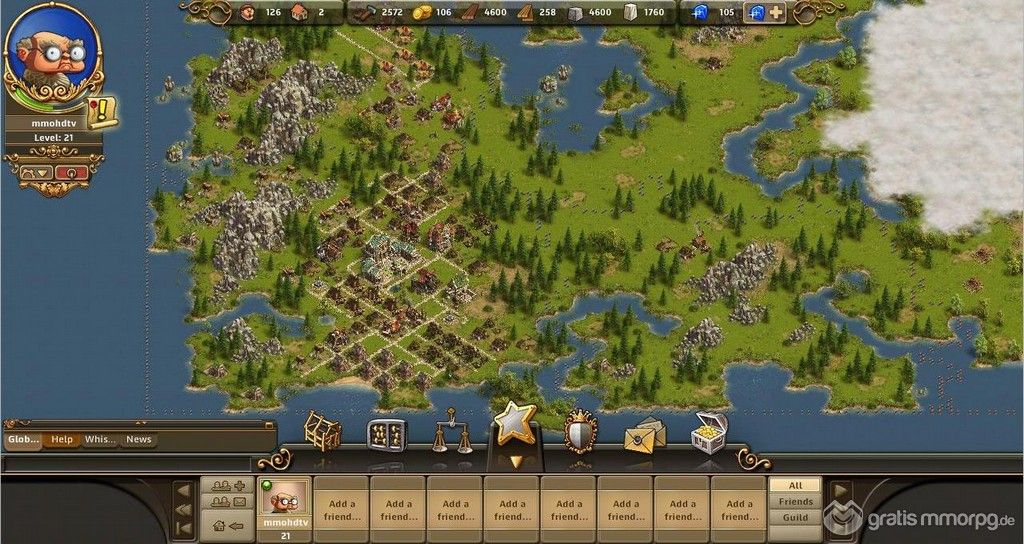Open the Global chat tab
1024x544 pixels.
[24, 439]
